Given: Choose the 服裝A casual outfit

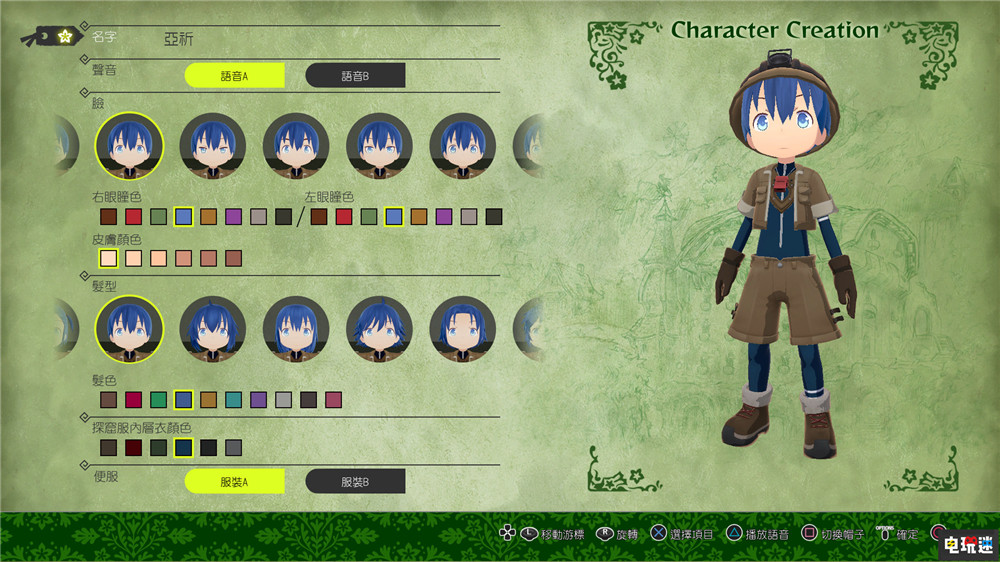Looking at the screenshot, I should tap(235, 481).
